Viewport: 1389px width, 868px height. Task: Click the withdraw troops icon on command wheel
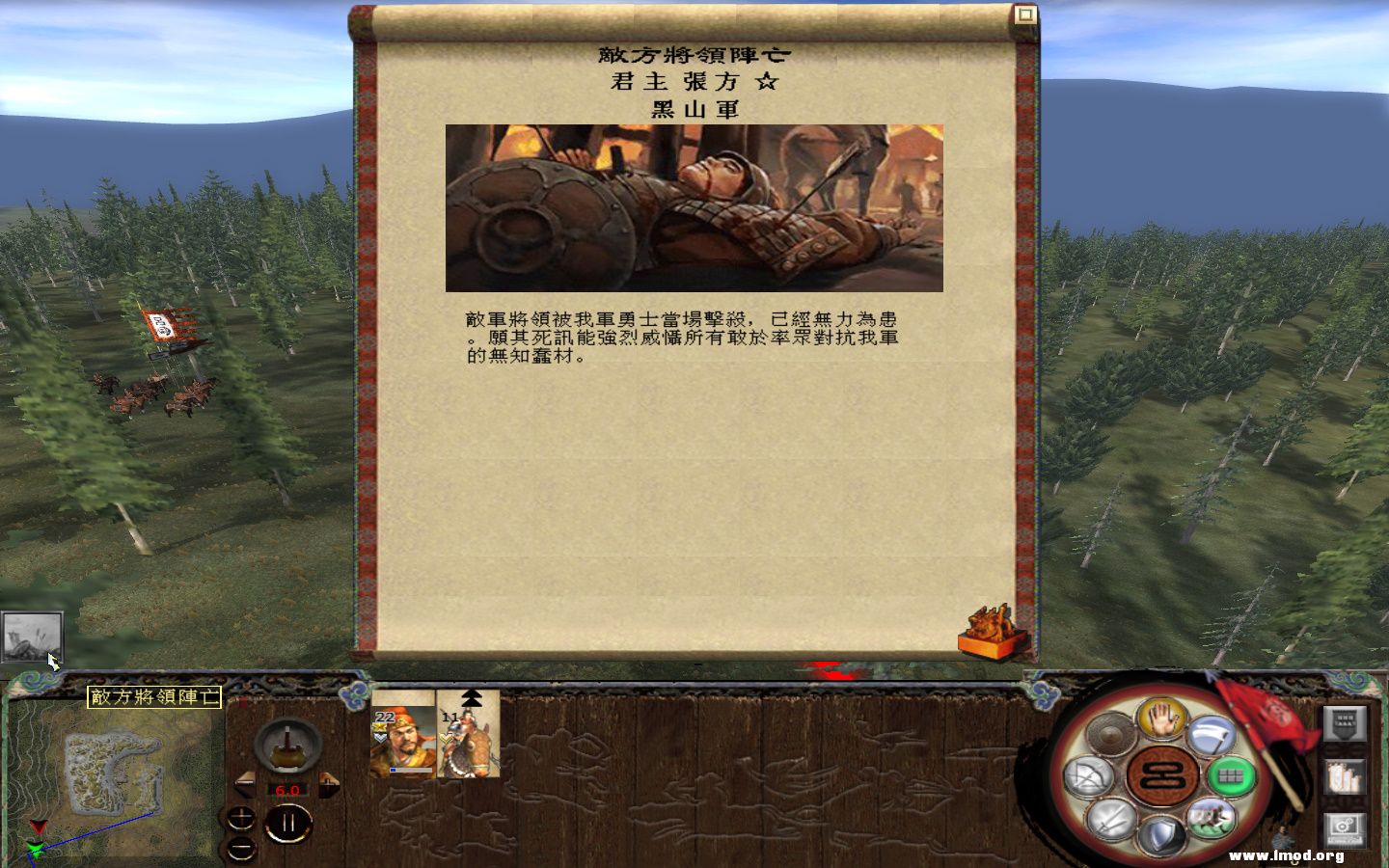click(x=1211, y=819)
